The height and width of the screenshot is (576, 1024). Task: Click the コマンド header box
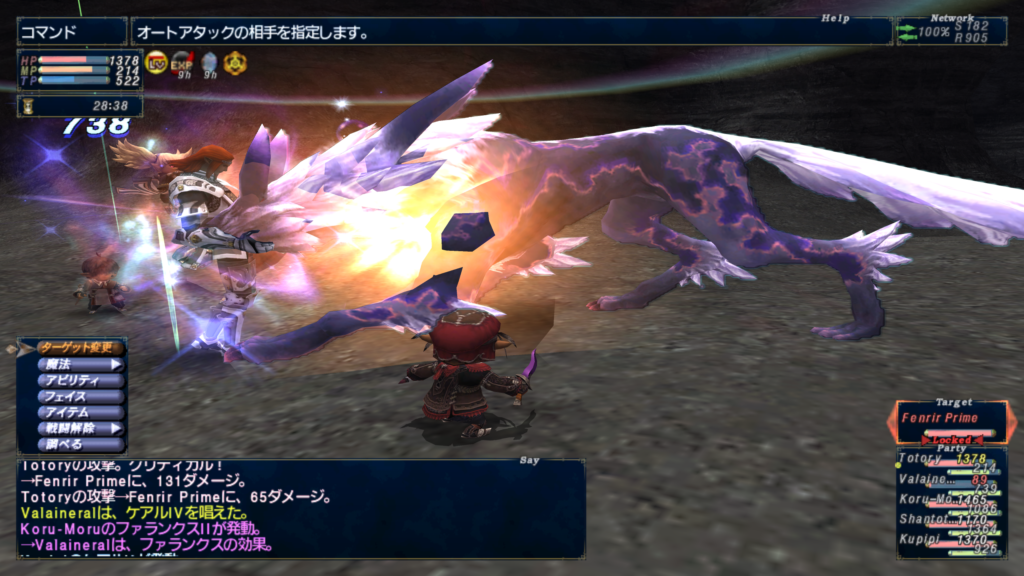click(x=72, y=32)
